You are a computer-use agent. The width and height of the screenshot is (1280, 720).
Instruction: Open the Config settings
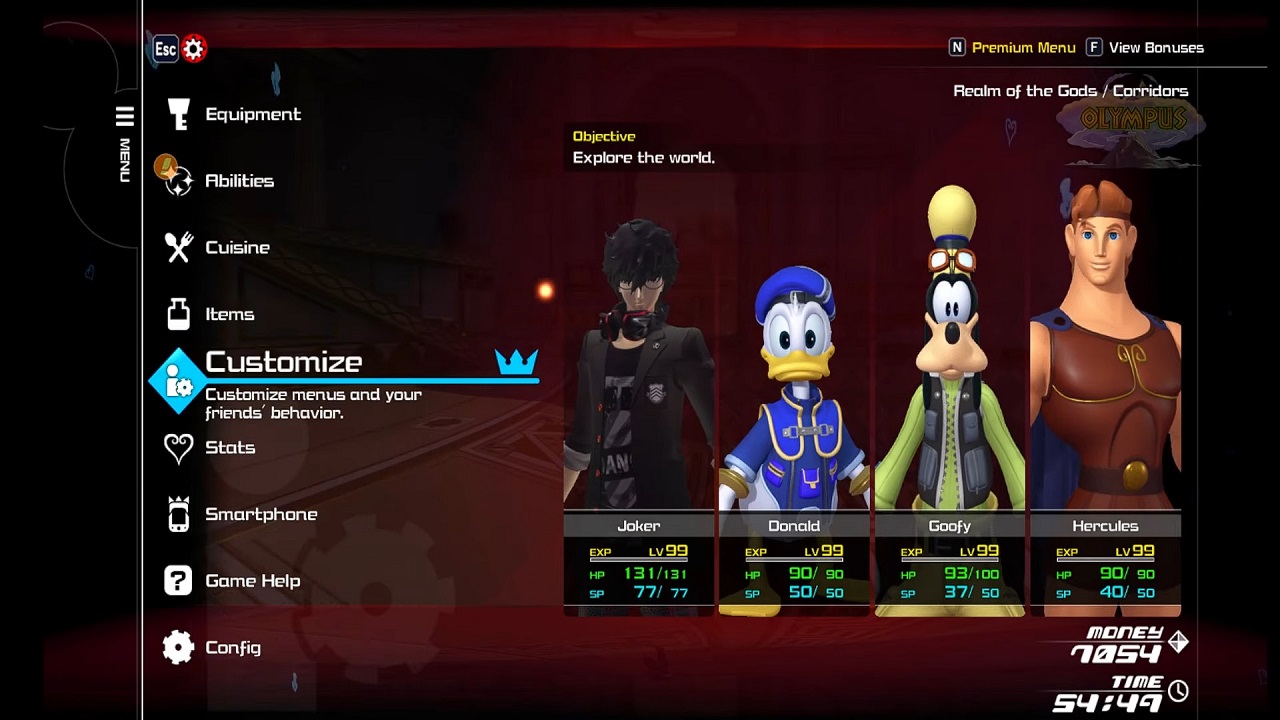click(232, 648)
